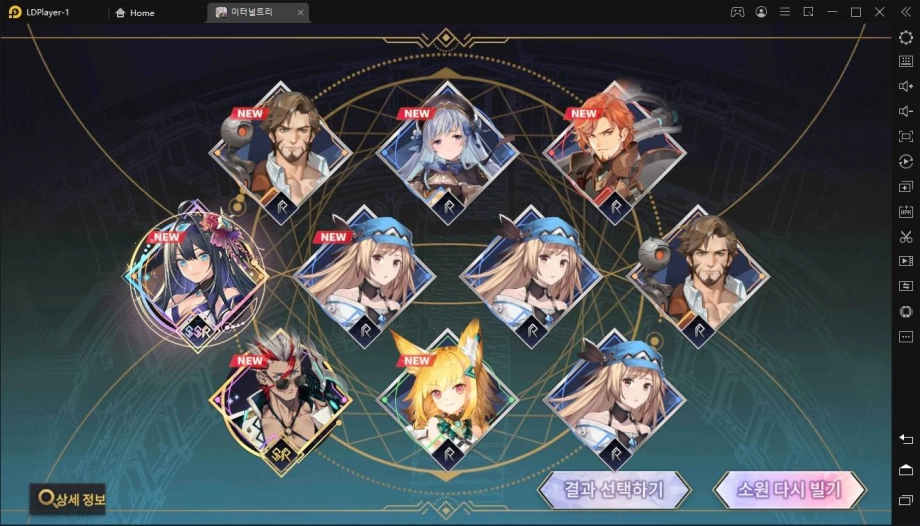920x526 pixels.
Task: Select the fox-eared blonde girl card
Action: [448, 400]
